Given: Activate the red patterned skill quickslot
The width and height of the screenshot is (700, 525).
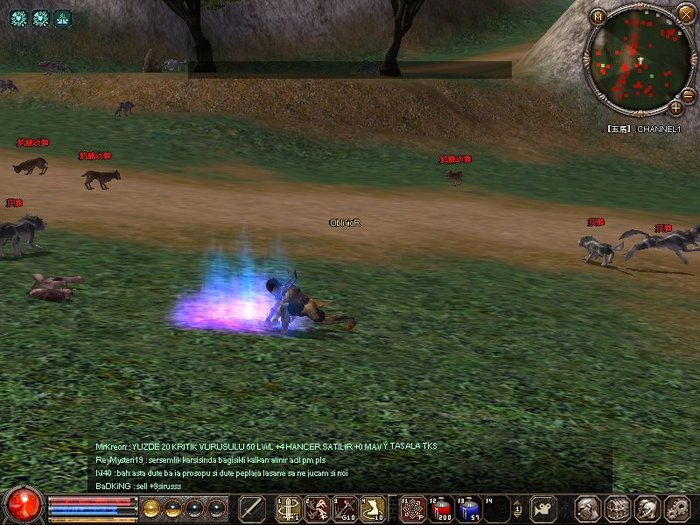Looking at the screenshot, I should tap(412, 508).
